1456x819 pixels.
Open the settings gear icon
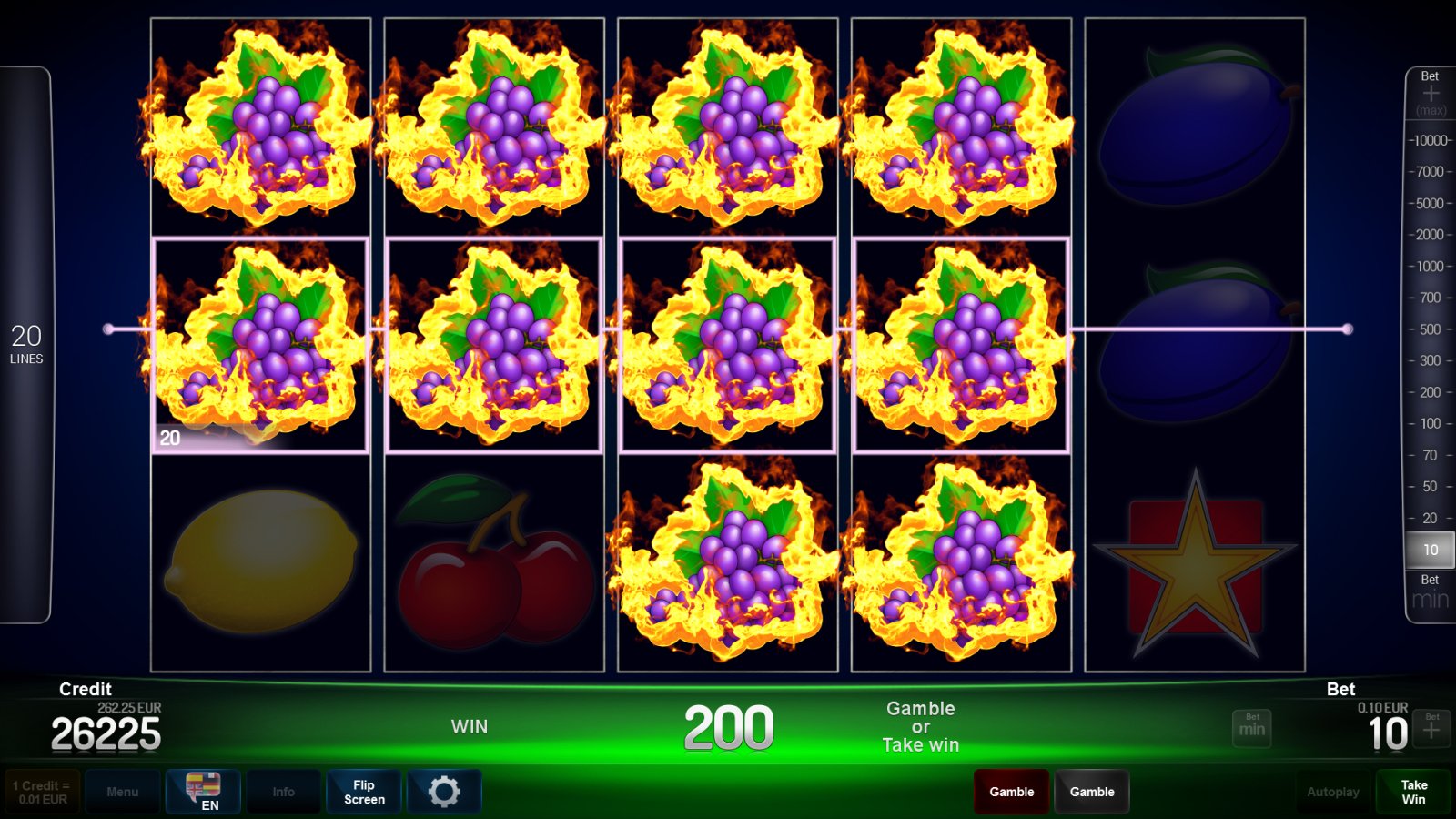pos(445,791)
